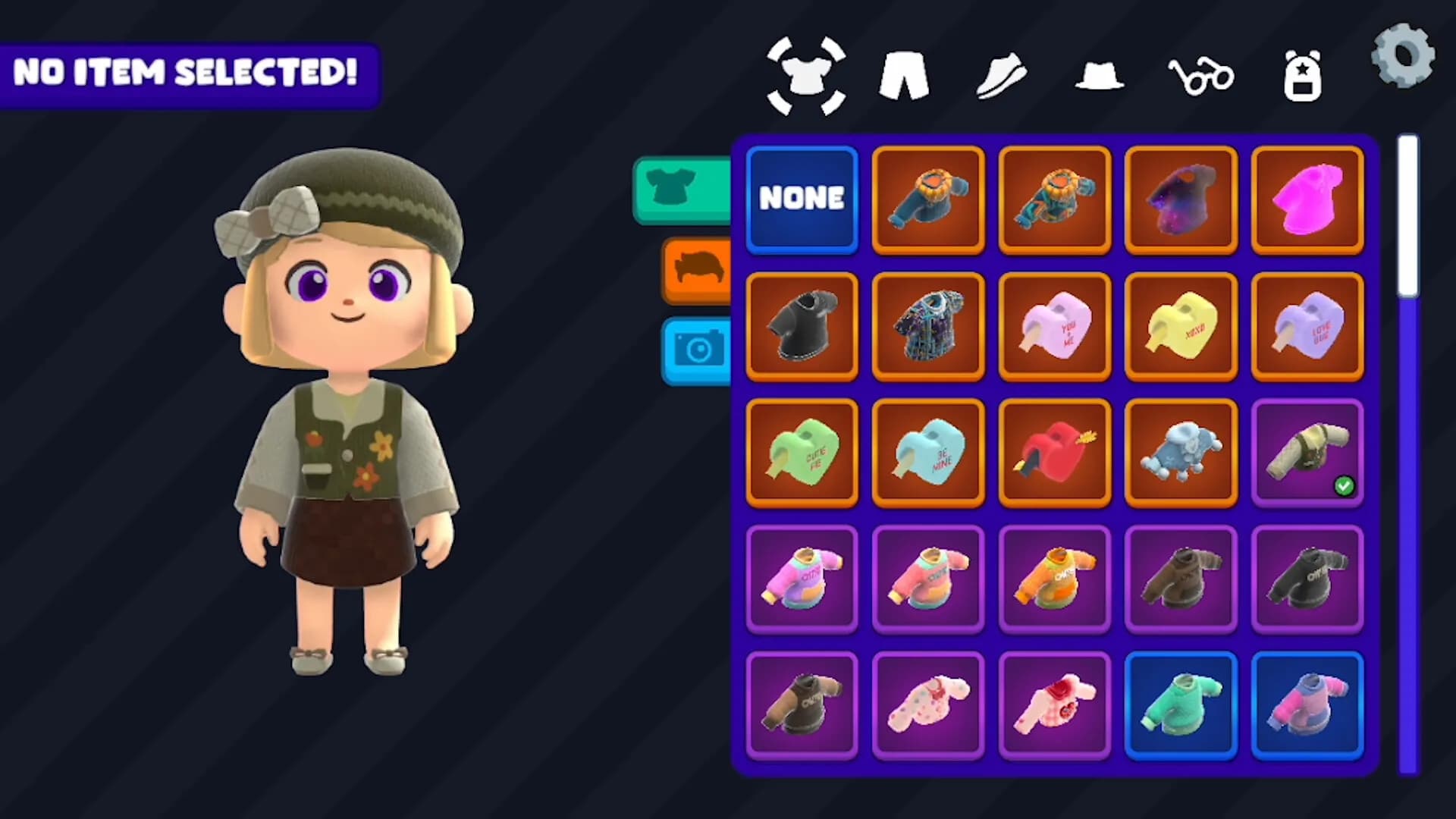1456x819 pixels.
Task: Switch to the shoes category
Action: (x=1001, y=76)
